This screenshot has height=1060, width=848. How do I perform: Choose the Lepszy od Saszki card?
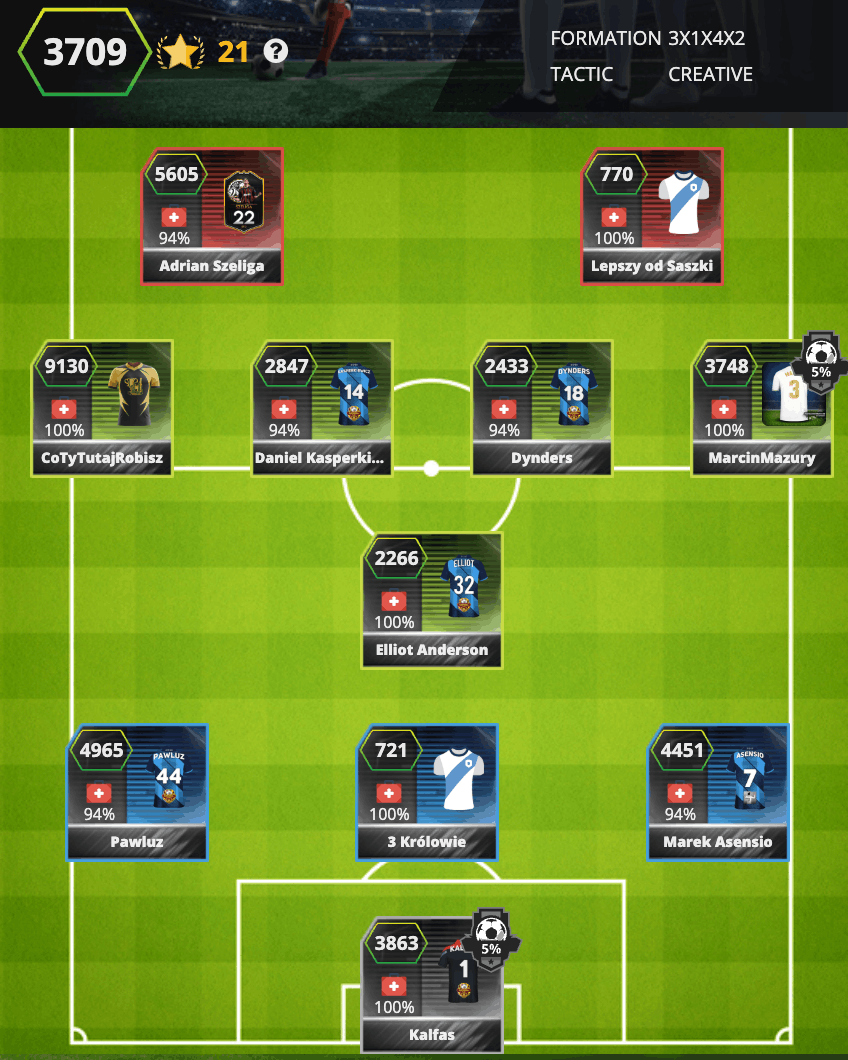pyautogui.click(x=652, y=216)
